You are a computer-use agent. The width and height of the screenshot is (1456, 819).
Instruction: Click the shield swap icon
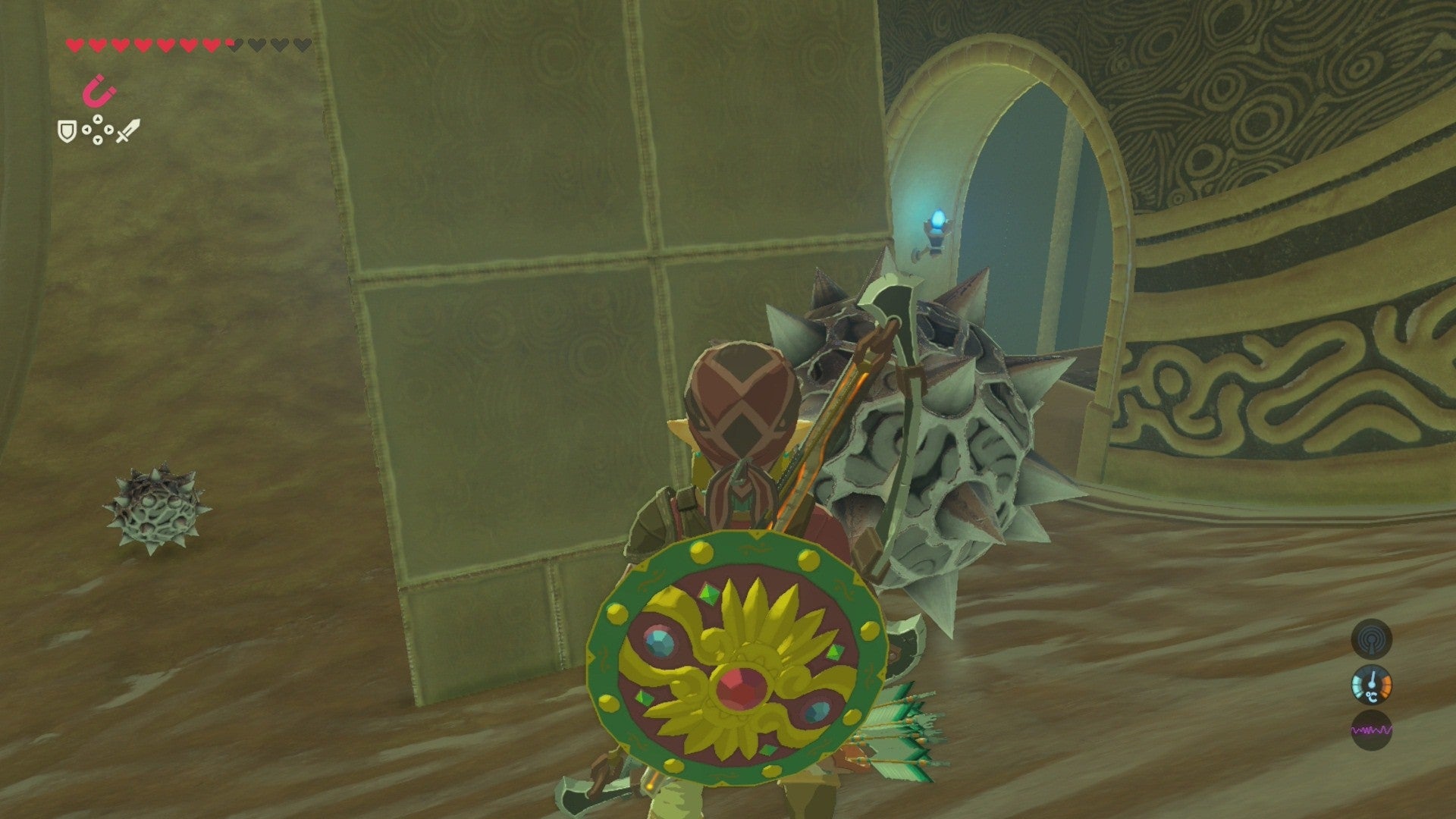pyautogui.click(x=67, y=132)
